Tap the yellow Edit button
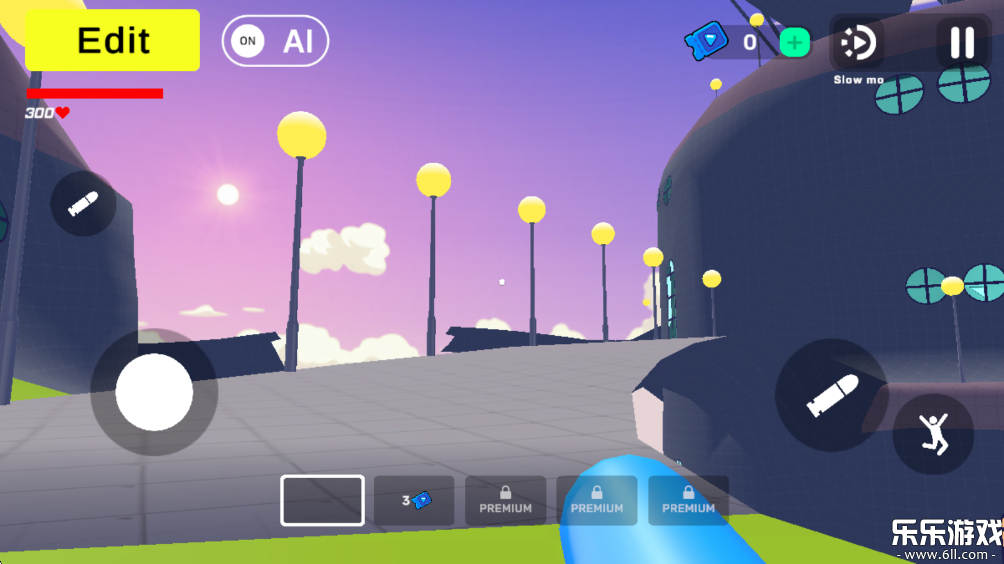The width and height of the screenshot is (1004, 564). (x=113, y=41)
